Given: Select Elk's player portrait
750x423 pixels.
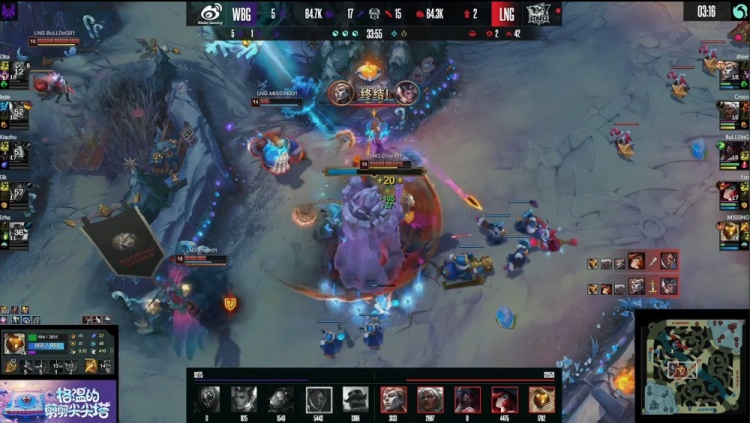Looking at the screenshot, I should click(19, 191).
